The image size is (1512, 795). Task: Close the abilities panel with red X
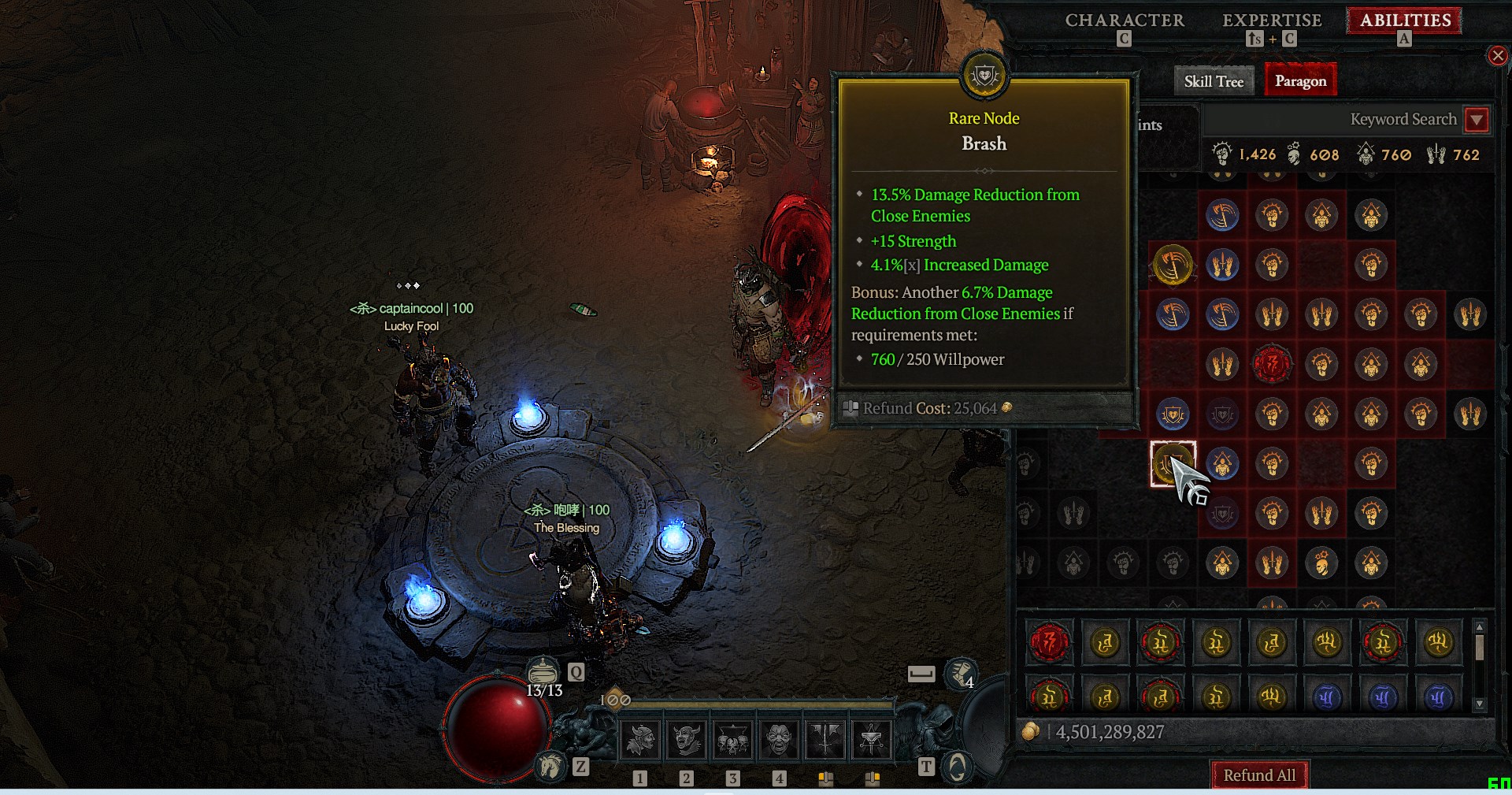[x=1497, y=55]
